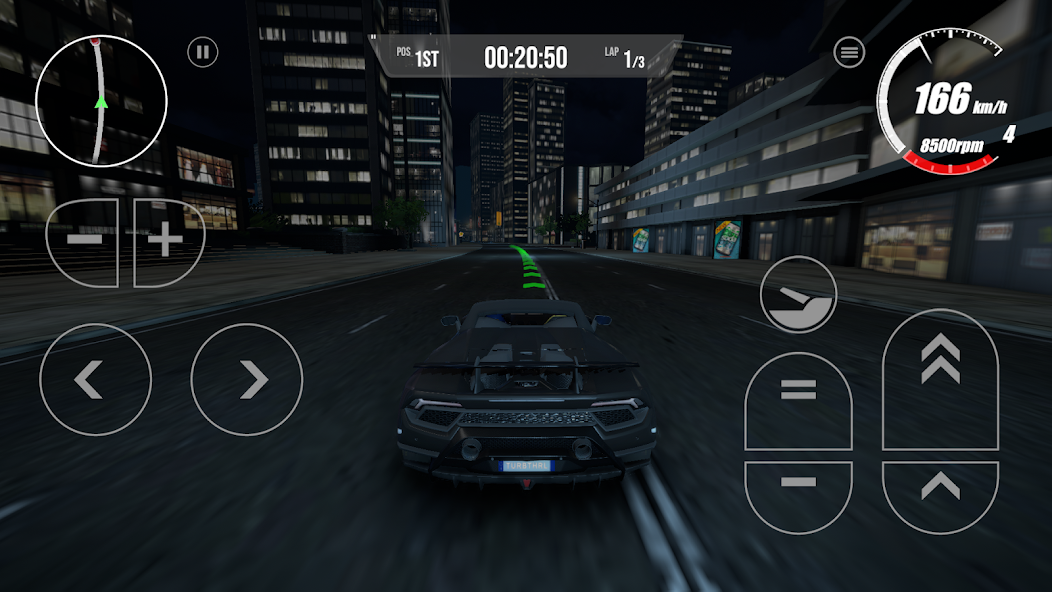Image resolution: width=1052 pixels, height=592 pixels.
Task: Tap the minus button beside the plus
Action: pos(84,242)
